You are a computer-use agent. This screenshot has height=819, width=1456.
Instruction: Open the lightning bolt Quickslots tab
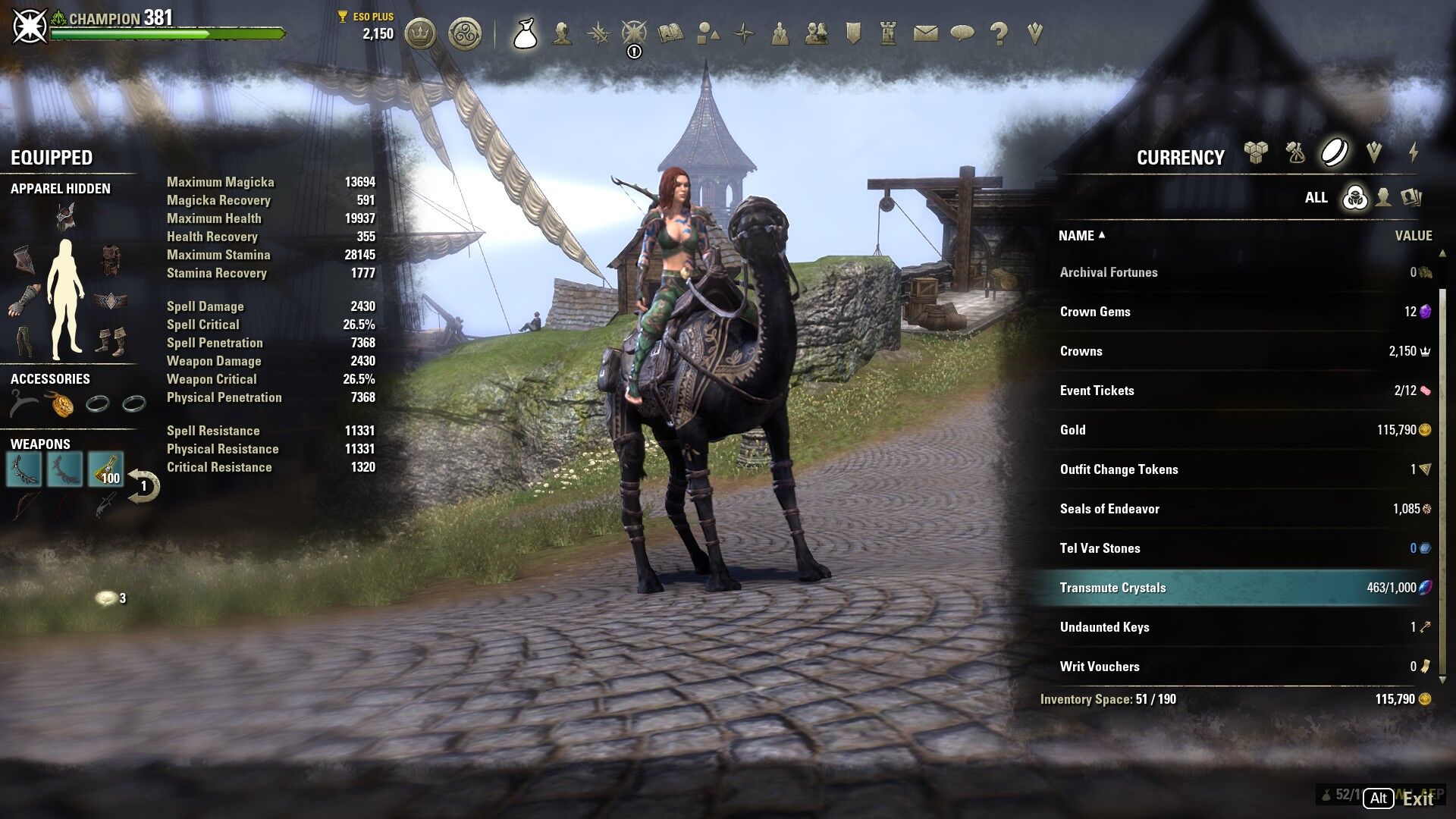1414,153
